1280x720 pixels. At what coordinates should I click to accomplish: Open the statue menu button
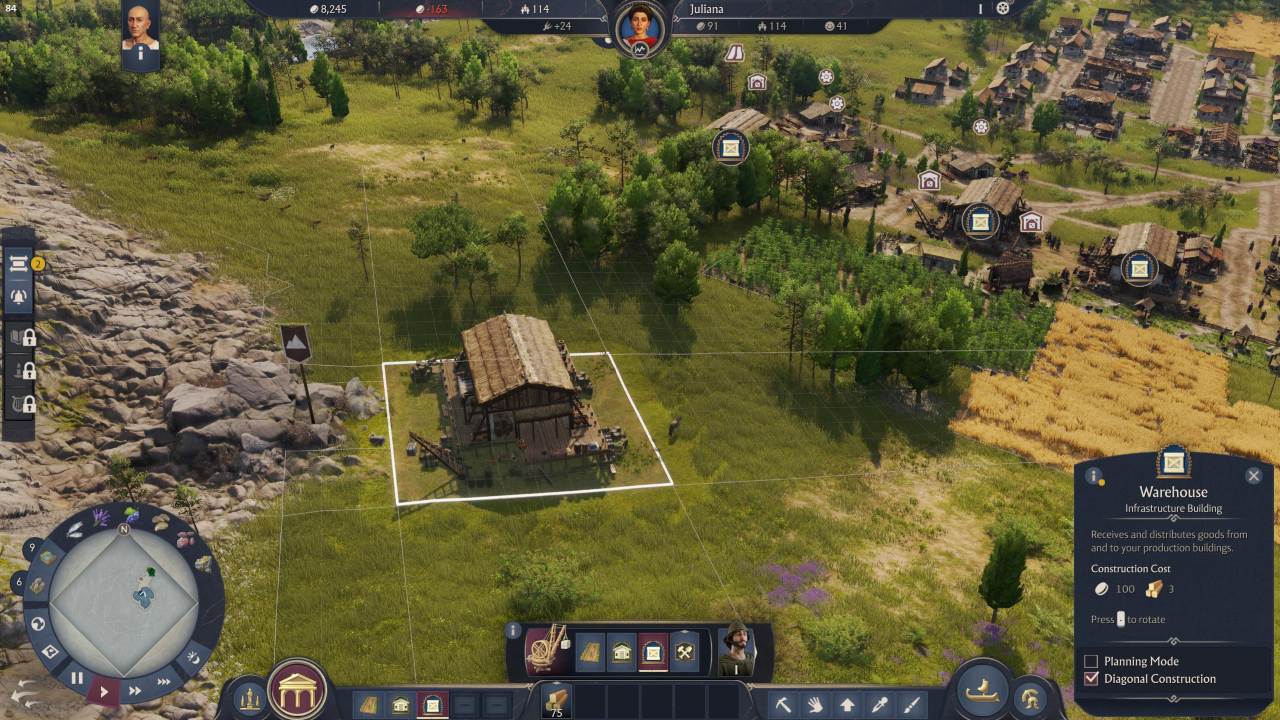tap(250, 699)
